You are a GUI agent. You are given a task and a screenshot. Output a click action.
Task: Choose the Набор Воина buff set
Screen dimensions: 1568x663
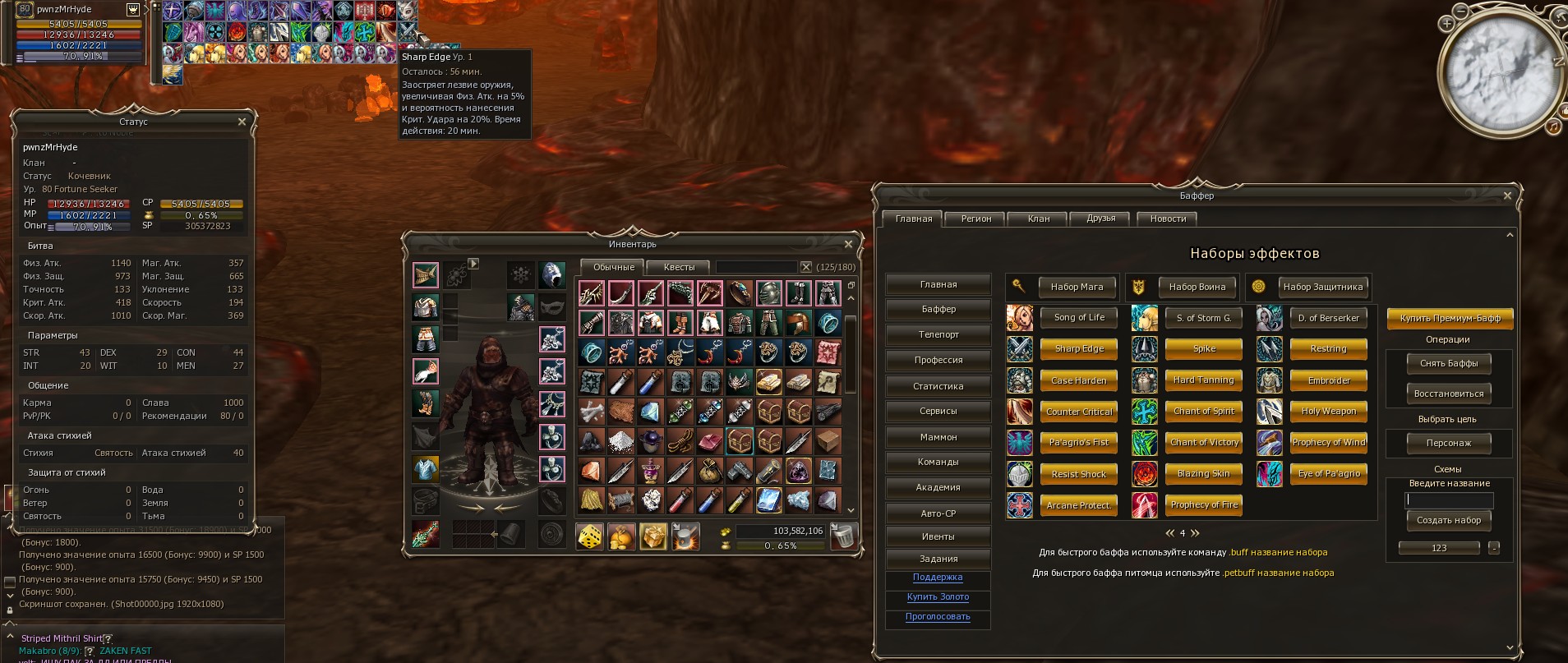point(1197,287)
